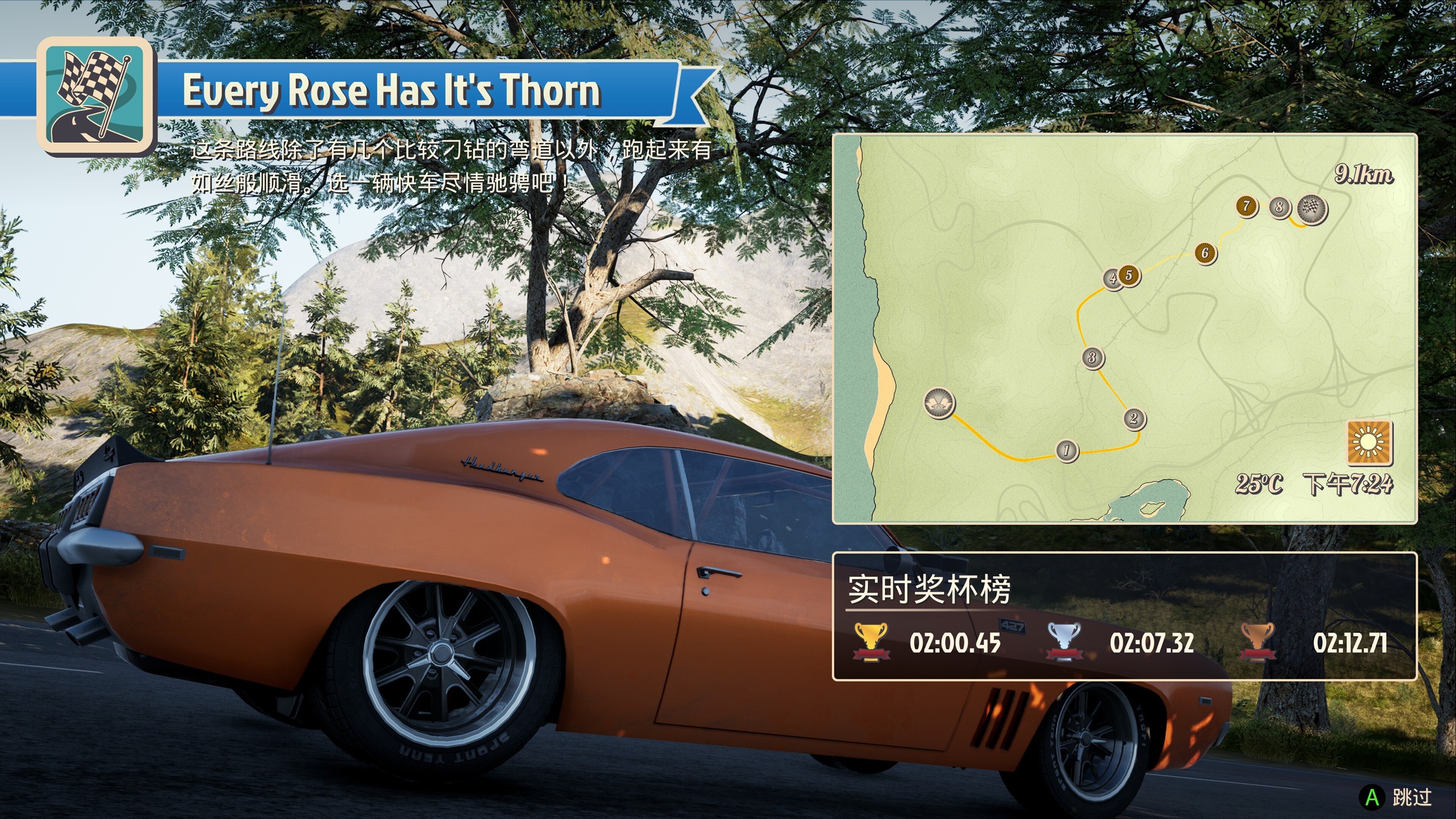Click the checkered flag race event icon
This screenshot has height=819, width=1456.
[x=96, y=95]
